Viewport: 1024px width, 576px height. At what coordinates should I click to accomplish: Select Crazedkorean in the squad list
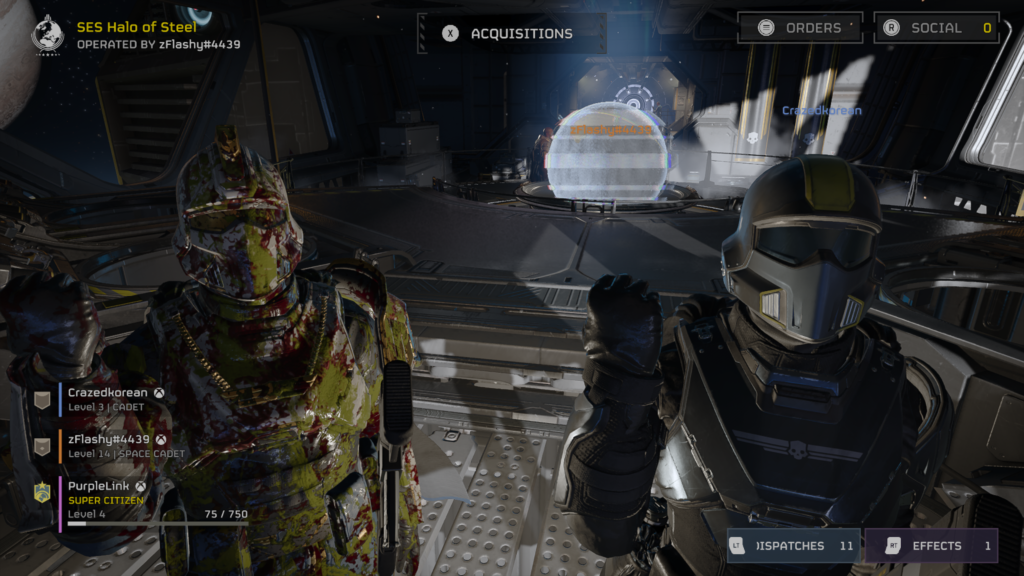coord(108,400)
